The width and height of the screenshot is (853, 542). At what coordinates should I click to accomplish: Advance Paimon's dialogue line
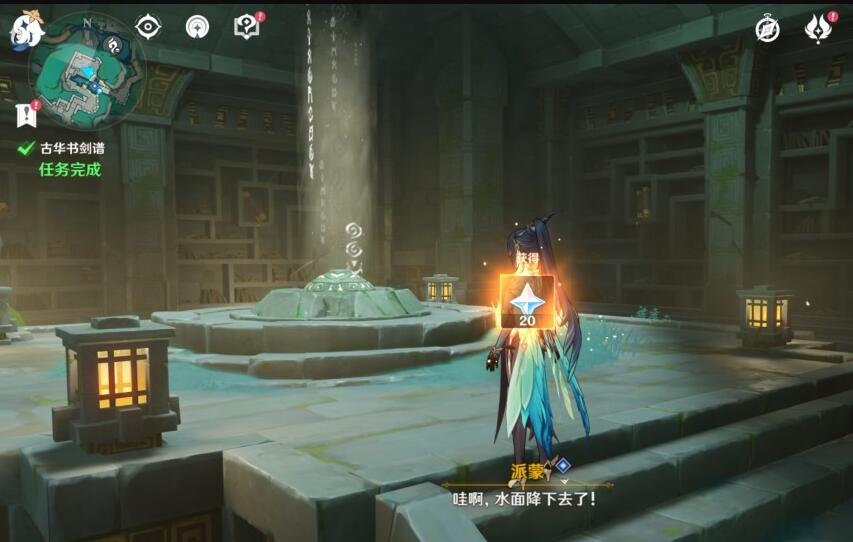525,496
